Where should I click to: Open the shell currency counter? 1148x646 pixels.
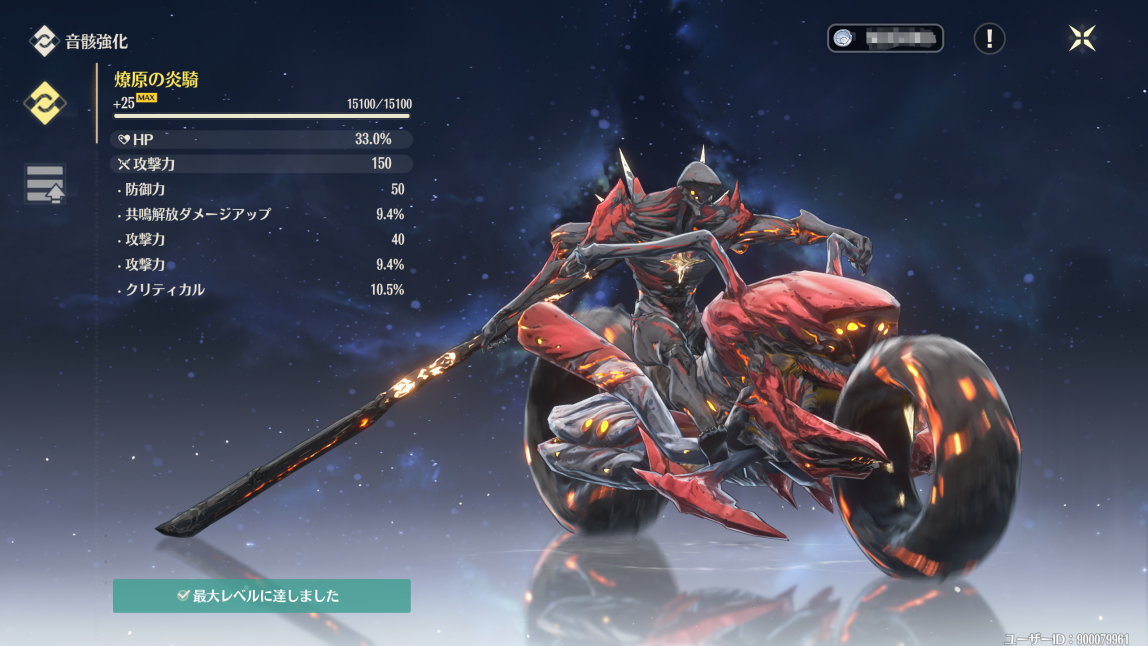point(885,38)
